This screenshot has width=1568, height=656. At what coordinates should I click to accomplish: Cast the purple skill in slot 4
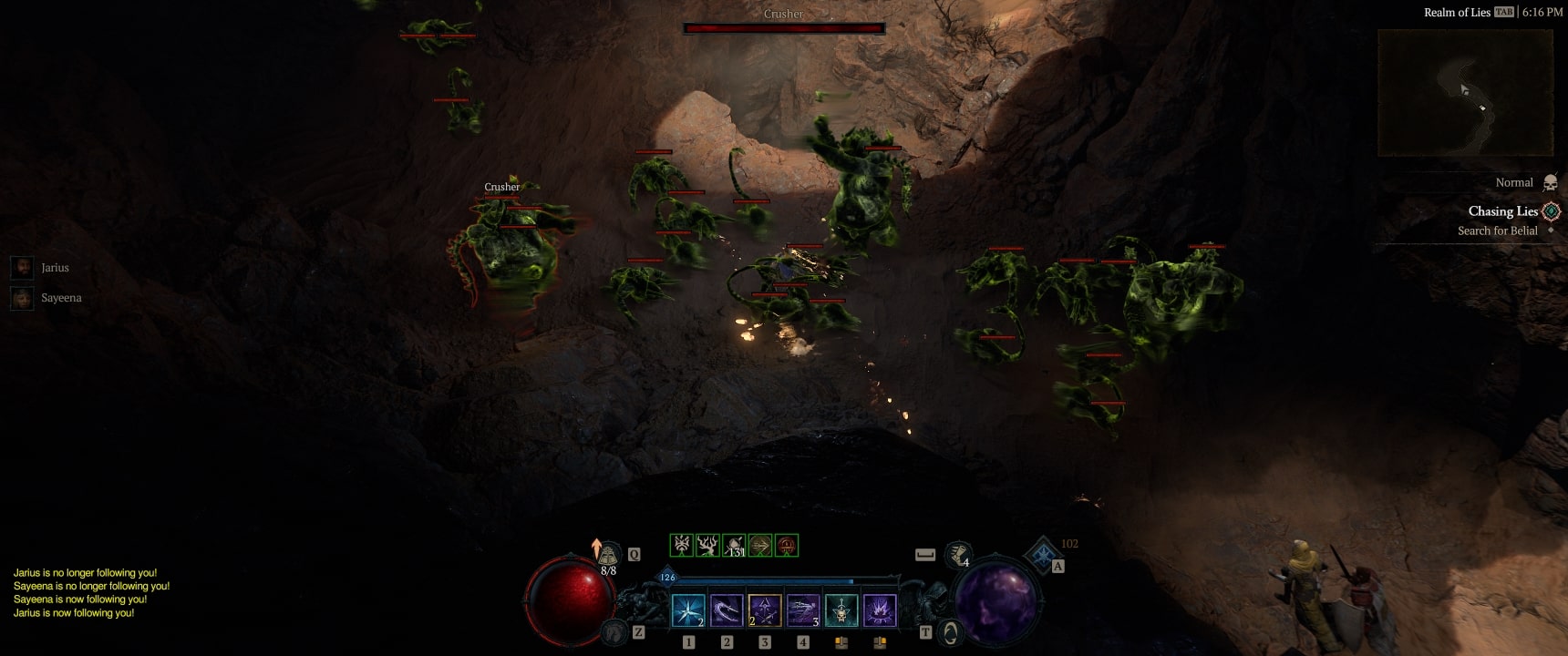tap(803, 610)
